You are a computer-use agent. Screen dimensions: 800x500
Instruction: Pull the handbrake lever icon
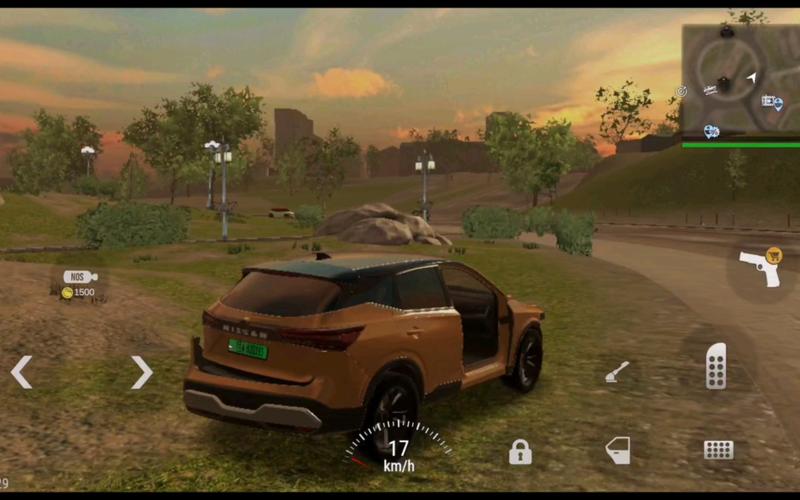[617, 373]
